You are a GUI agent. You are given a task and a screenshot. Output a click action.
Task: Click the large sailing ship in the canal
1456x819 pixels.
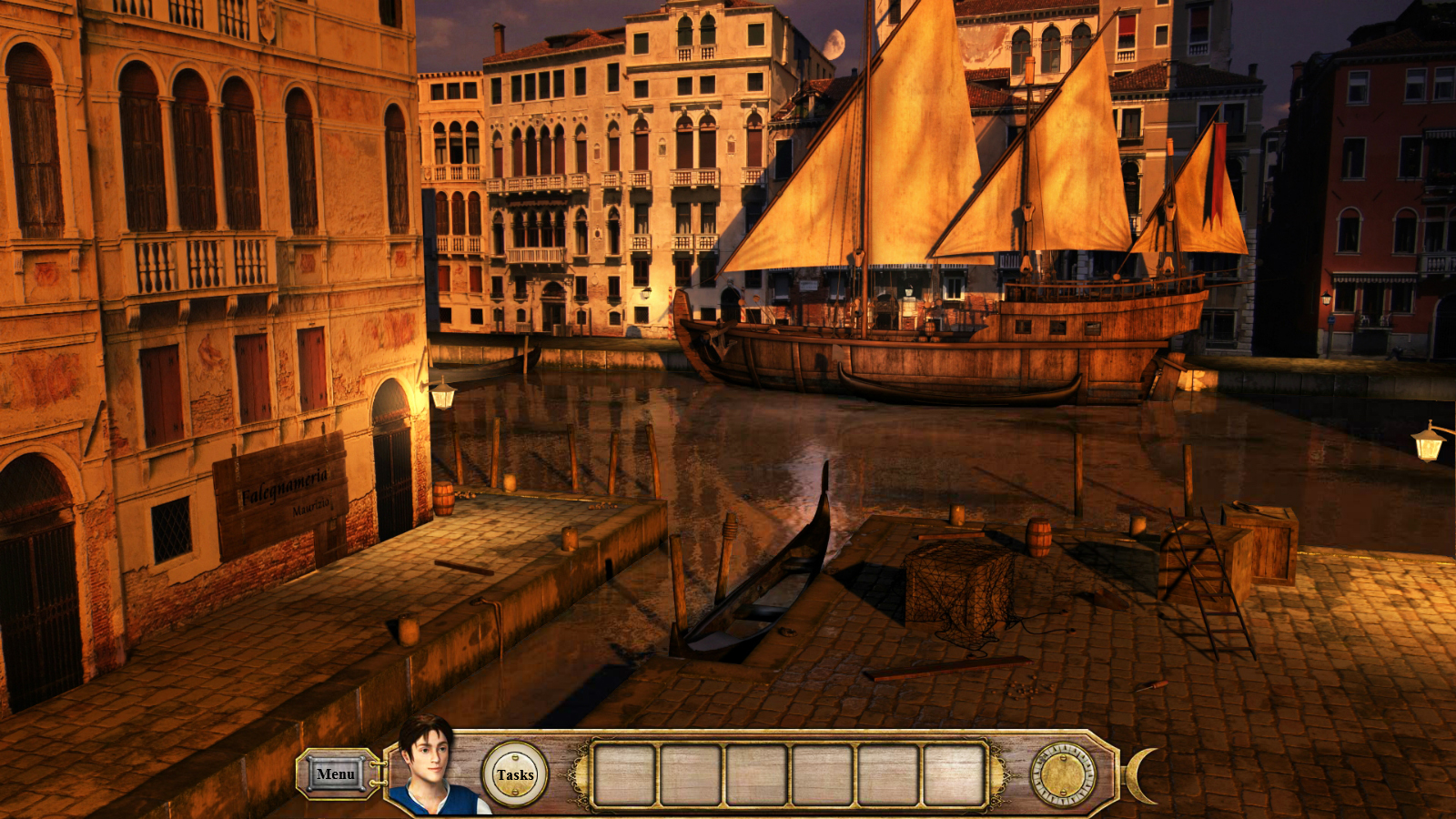[x=955, y=337]
